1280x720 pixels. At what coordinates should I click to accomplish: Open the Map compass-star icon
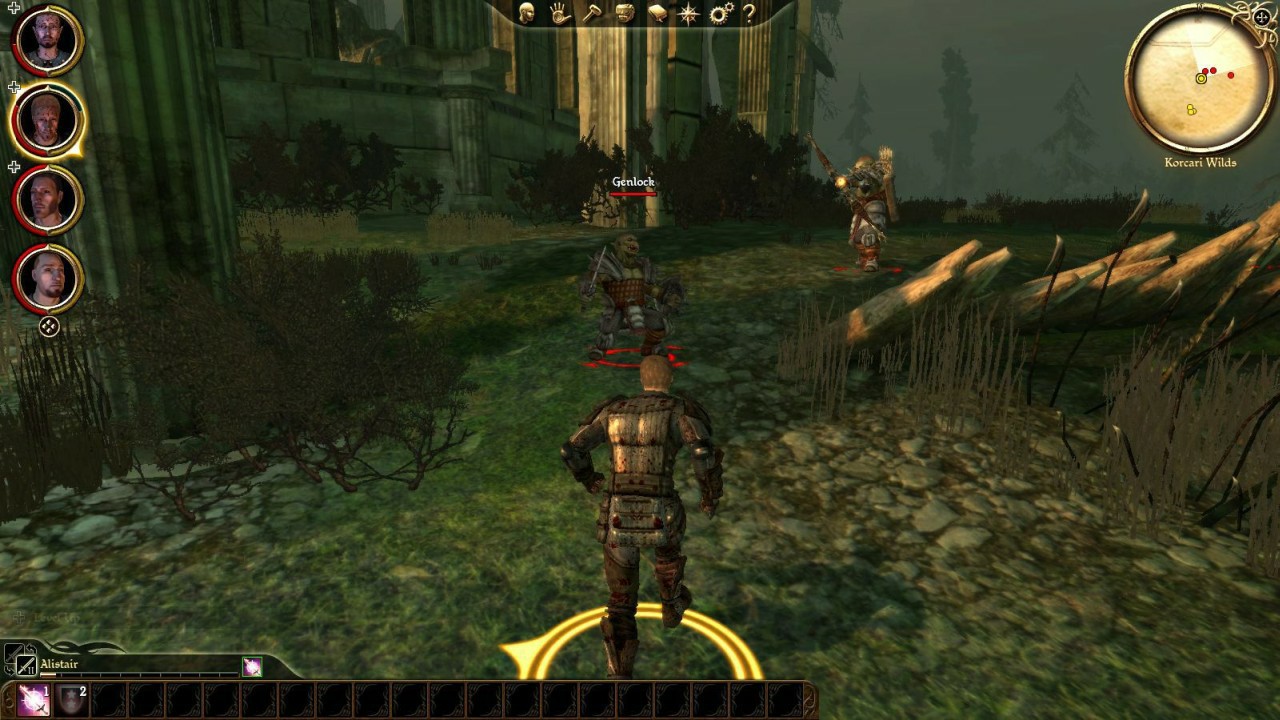click(689, 13)
